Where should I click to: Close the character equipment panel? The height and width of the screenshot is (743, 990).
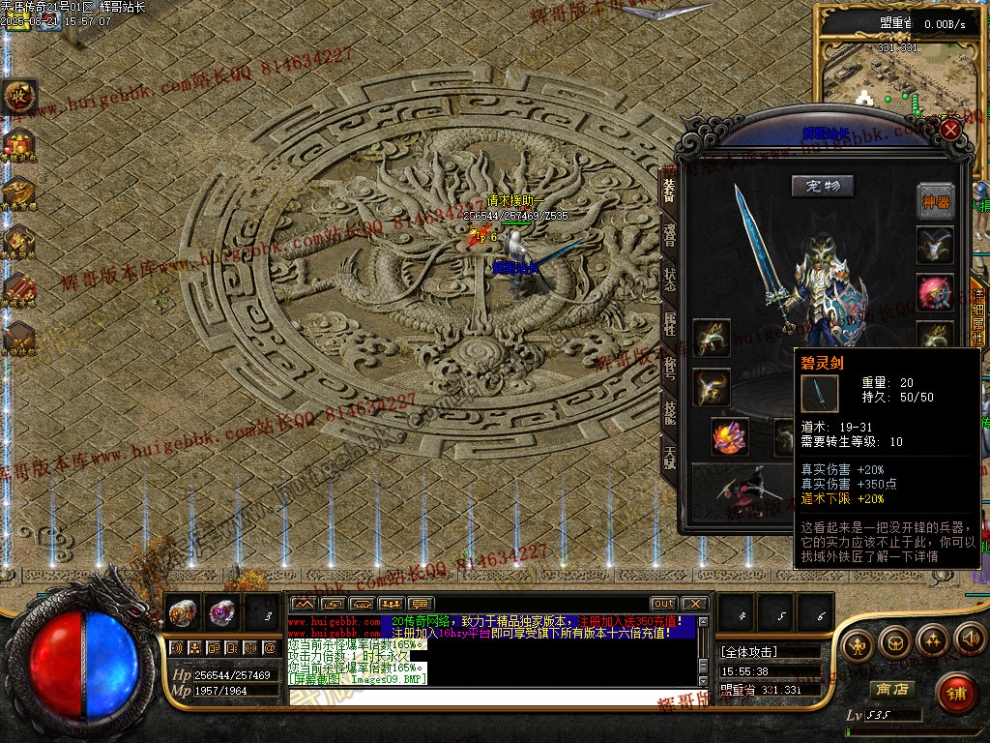pyautogui.click(x=950, y=130)
